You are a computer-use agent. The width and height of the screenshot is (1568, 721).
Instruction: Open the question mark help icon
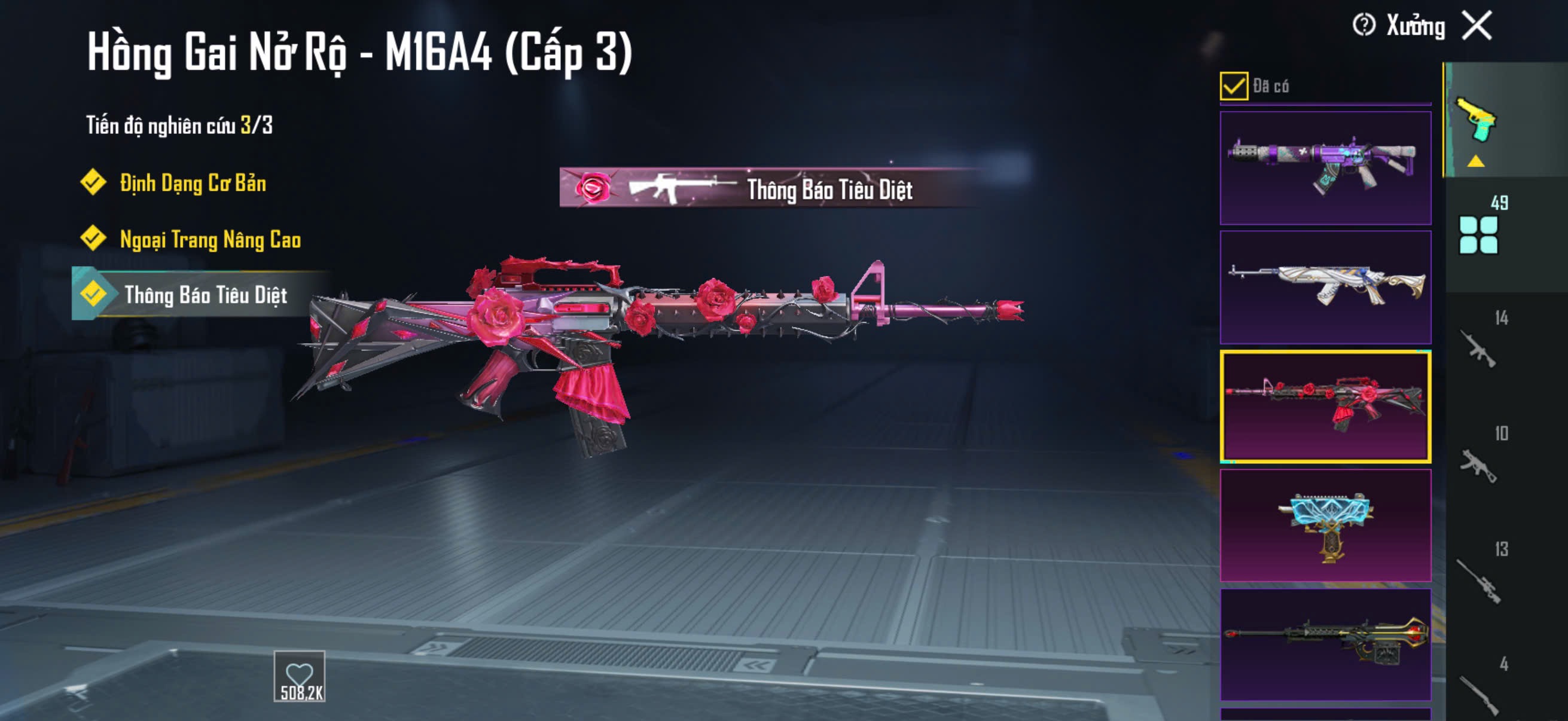[x=1363, y=26]
